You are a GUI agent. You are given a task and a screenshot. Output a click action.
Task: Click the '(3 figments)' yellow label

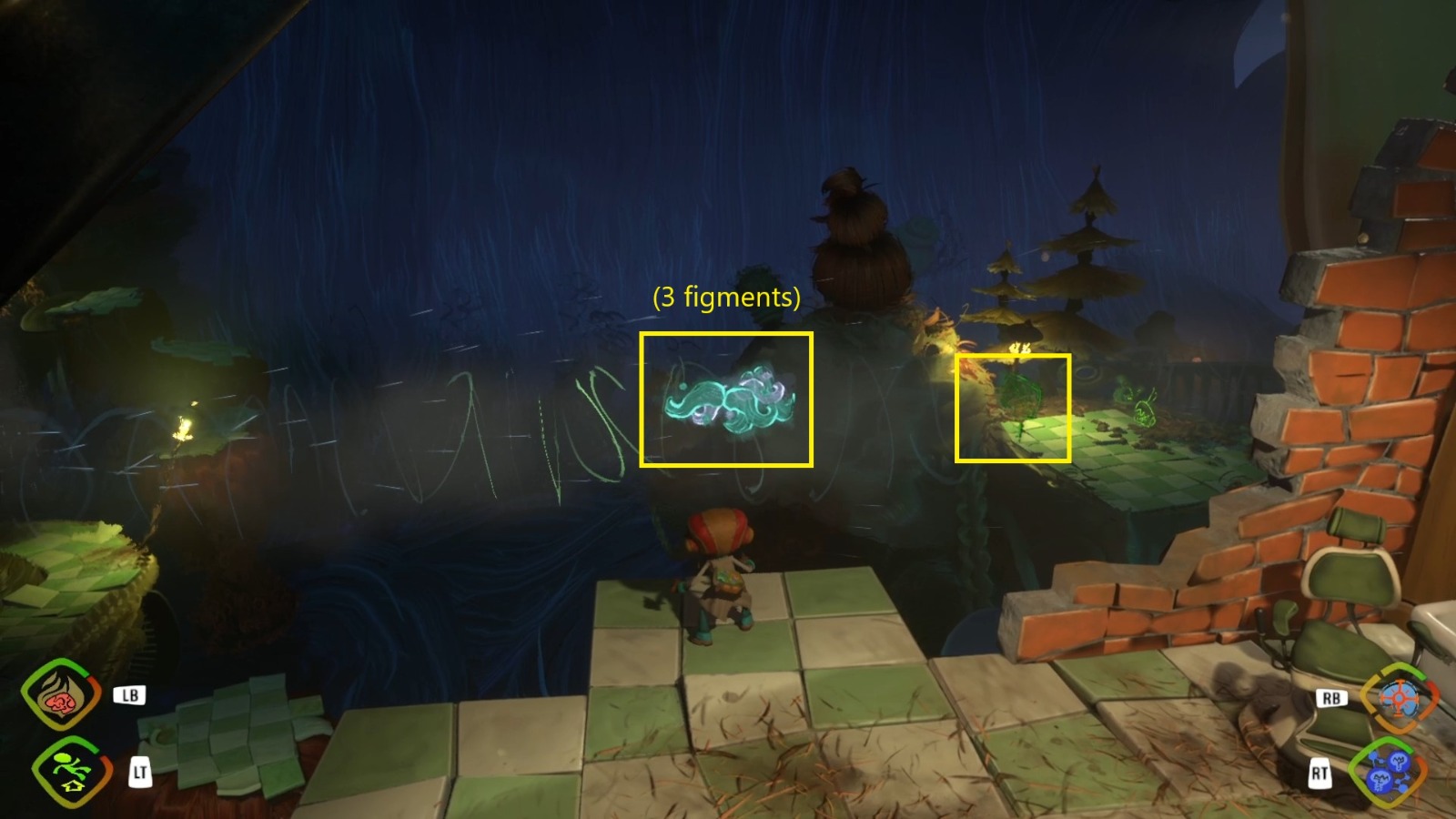point(725,297)
